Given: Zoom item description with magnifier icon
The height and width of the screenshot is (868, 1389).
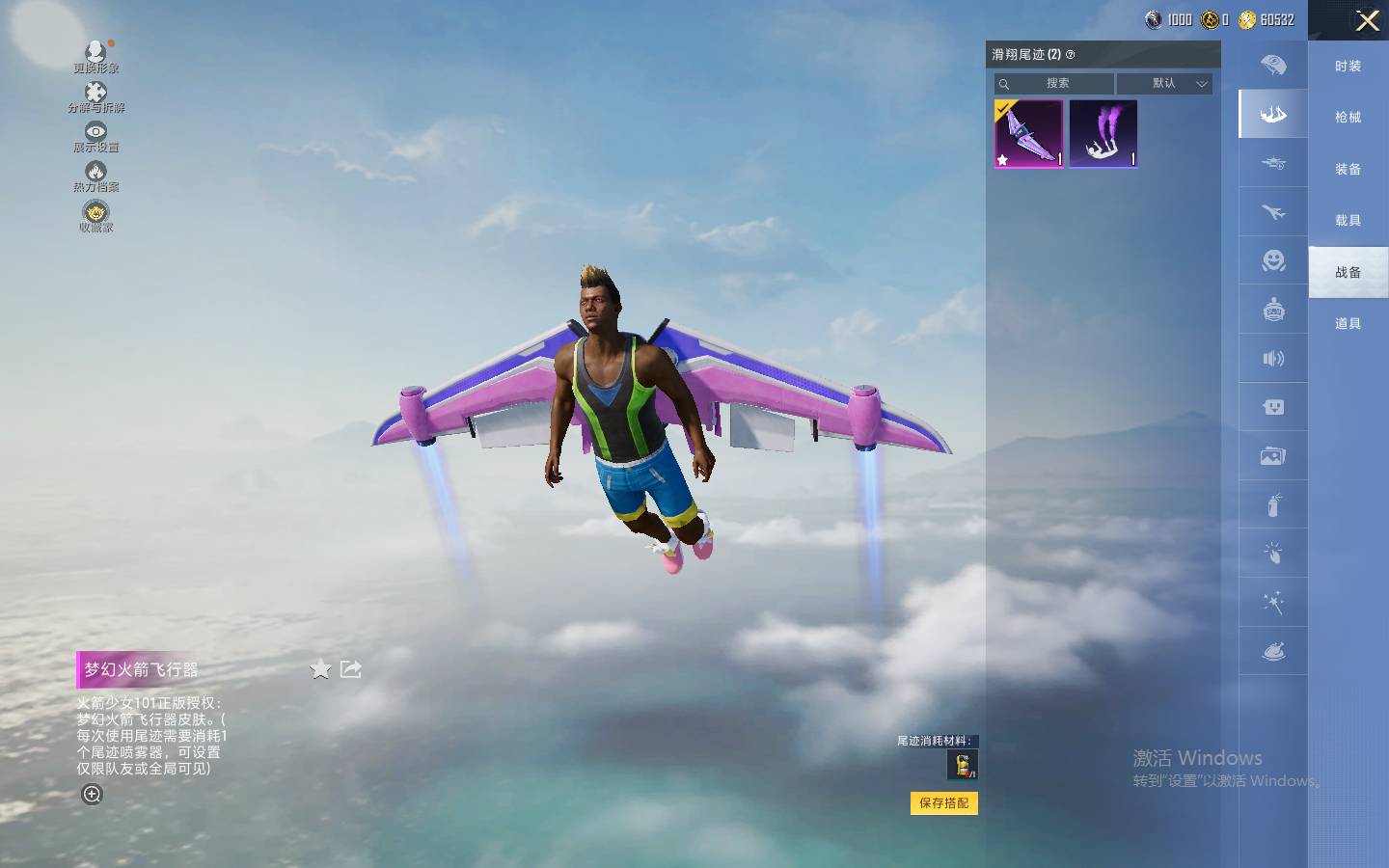Looking at the screenshot, I should [92, 795].
